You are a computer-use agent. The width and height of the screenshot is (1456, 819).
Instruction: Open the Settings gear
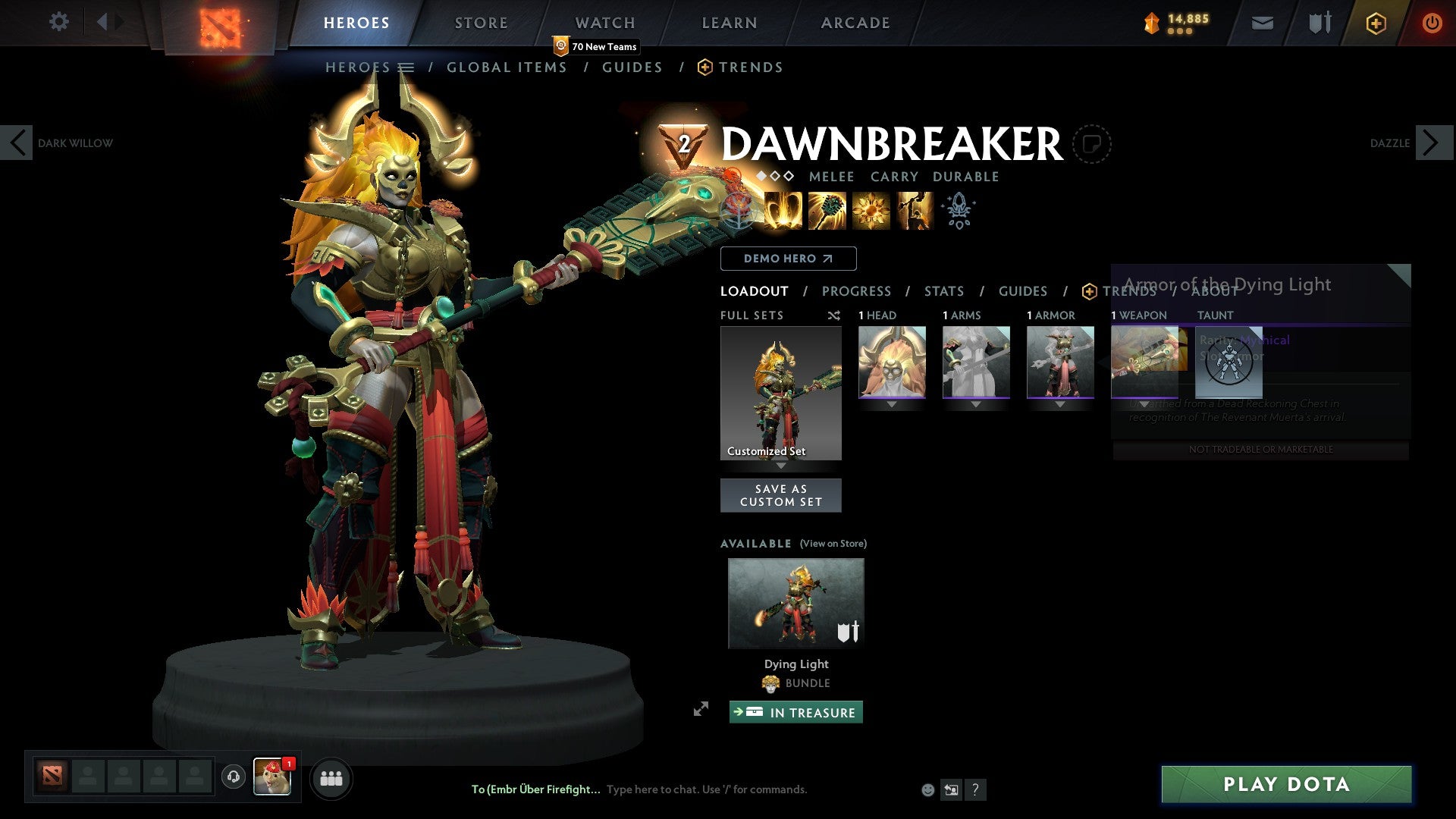(x=58, y=22)
